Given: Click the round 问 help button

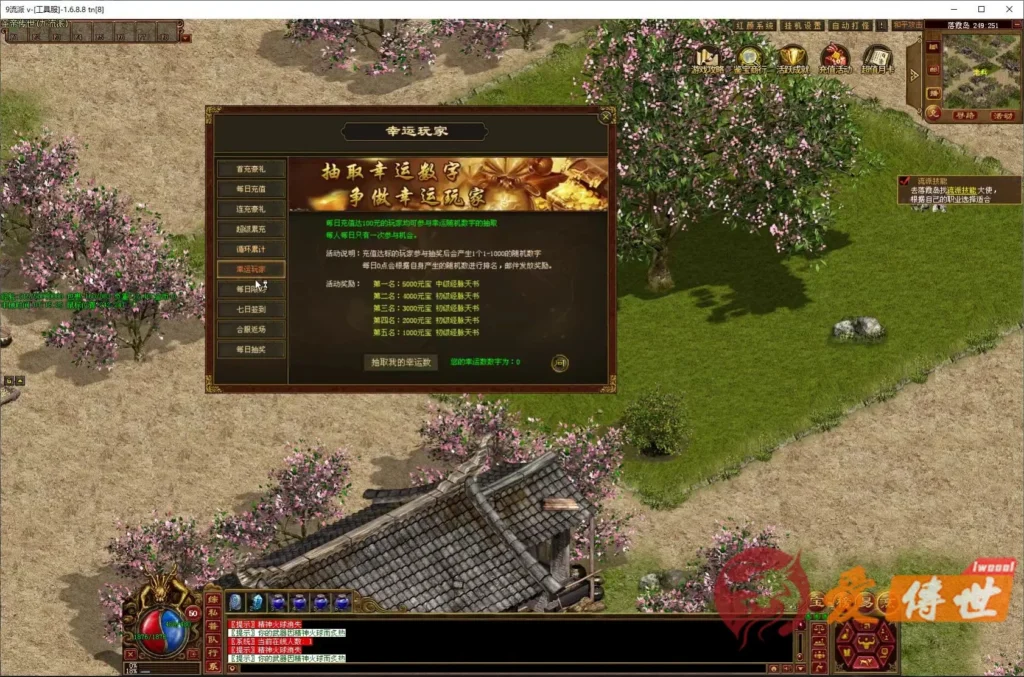Looking at the screenshot, I should click(x=560, y=363).
